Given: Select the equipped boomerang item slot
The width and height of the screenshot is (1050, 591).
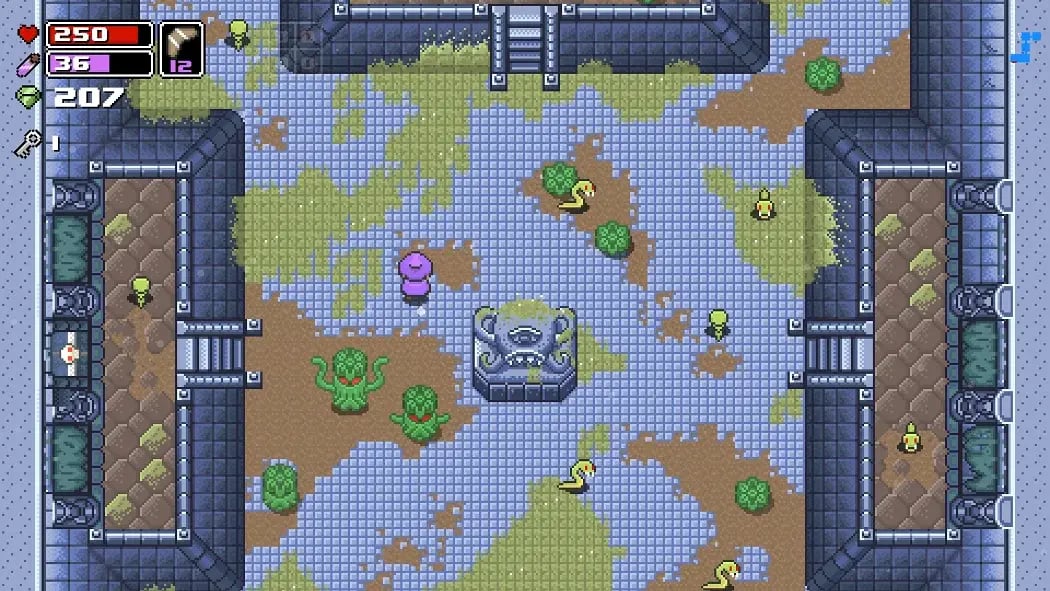Looking at the screenshot, I should 181,49.
